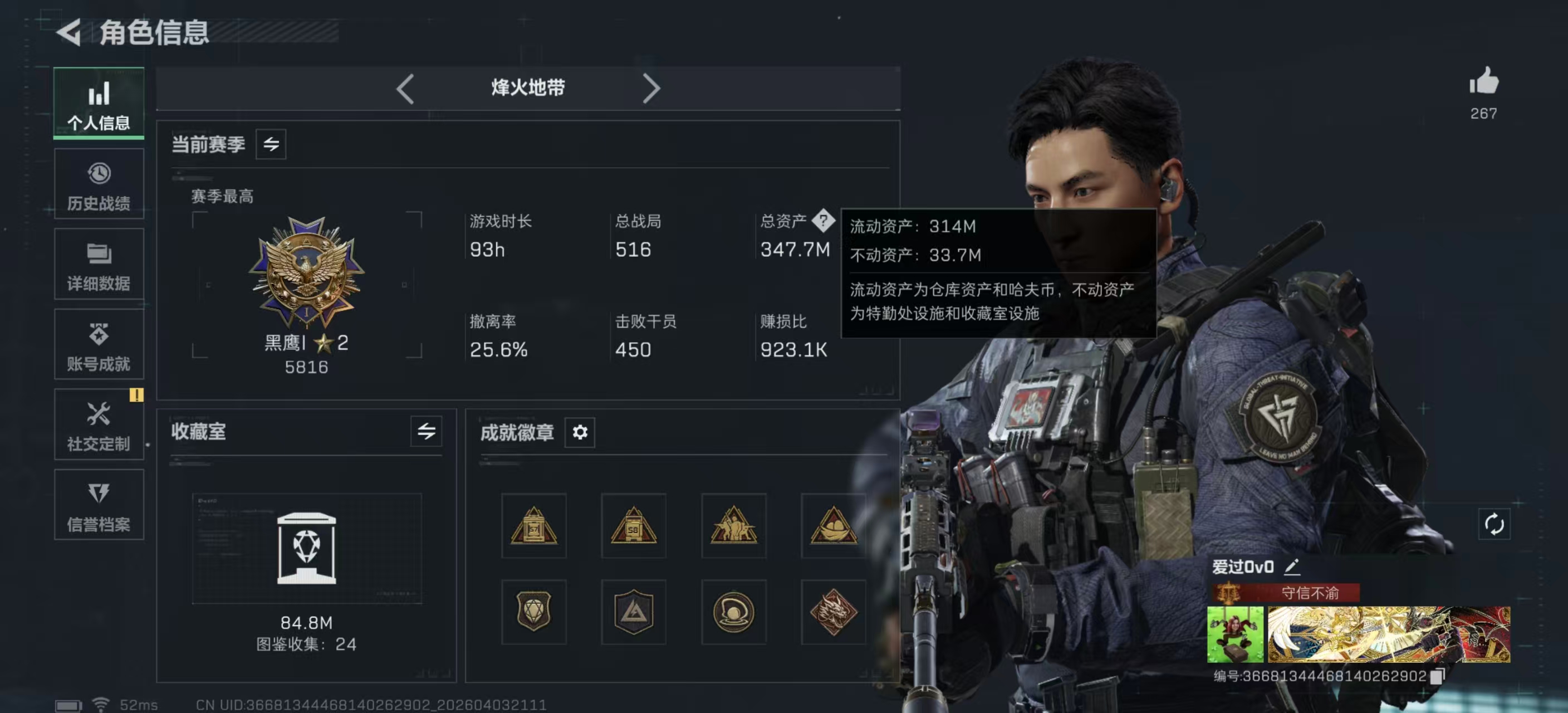Edit the player name 爱过OvO
The image size is (1568, 713).
(x=1292, y=568)
